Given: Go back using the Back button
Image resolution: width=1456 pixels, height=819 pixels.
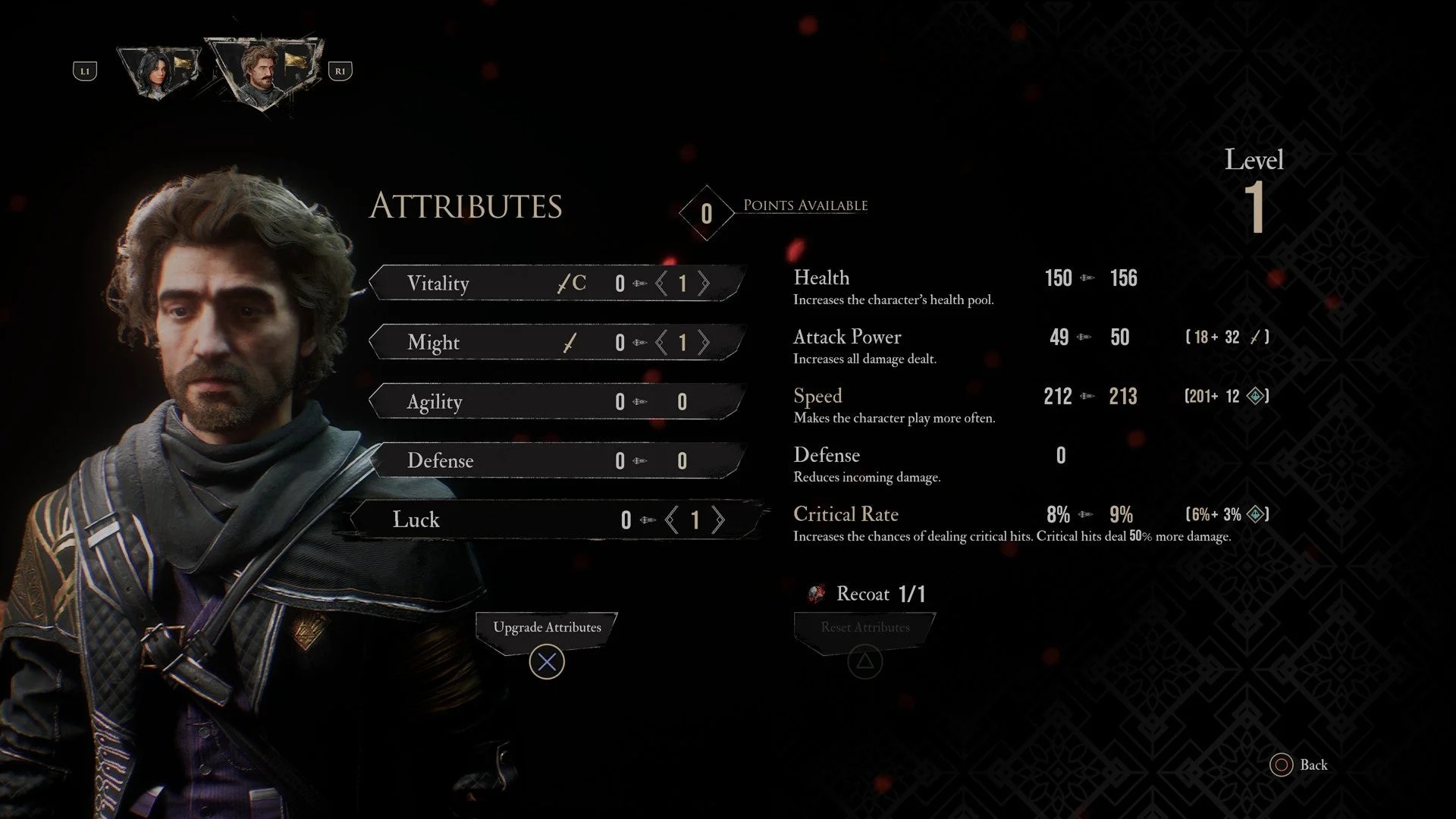Looking at the screenshot, I should coord(1298,765).
